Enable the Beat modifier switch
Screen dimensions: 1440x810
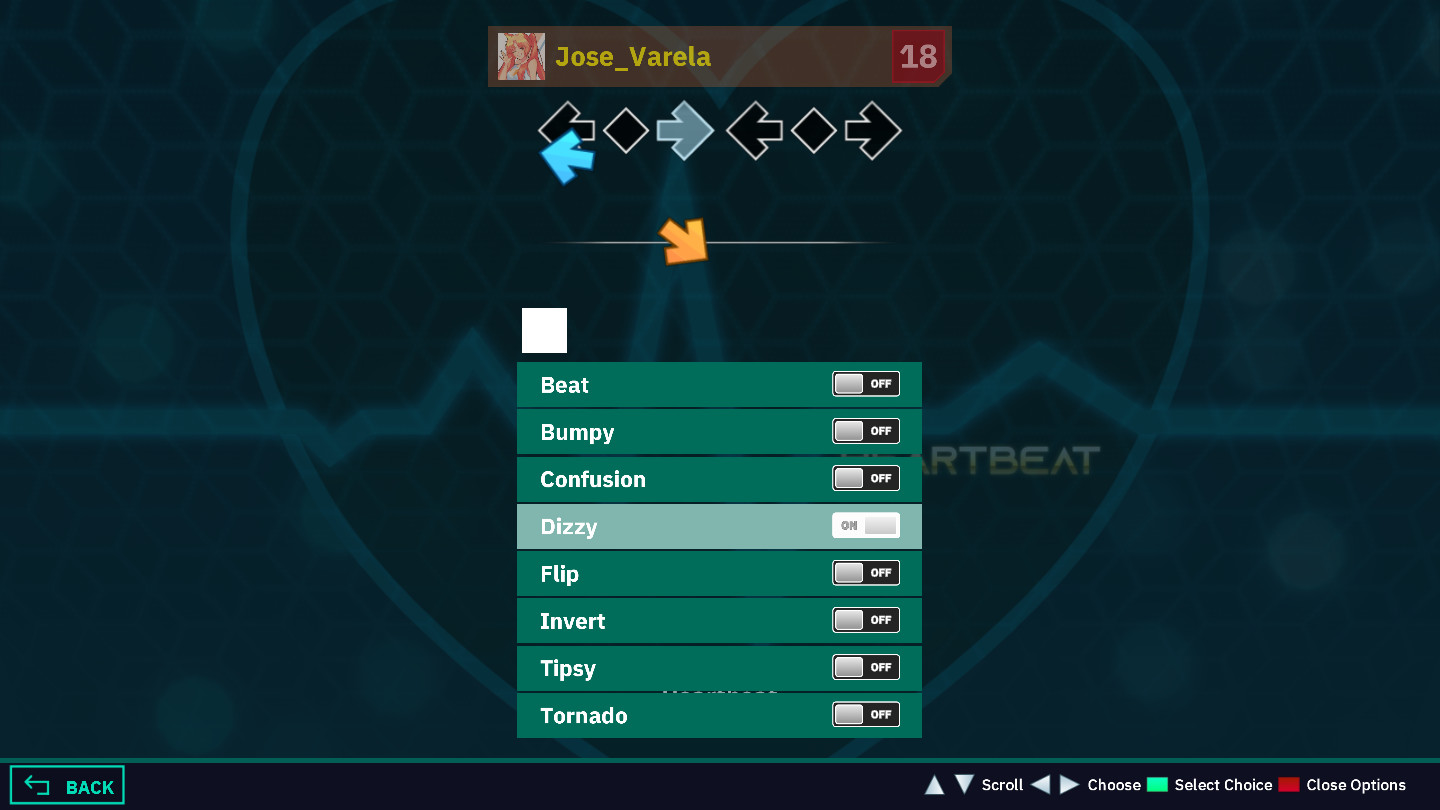865,383
